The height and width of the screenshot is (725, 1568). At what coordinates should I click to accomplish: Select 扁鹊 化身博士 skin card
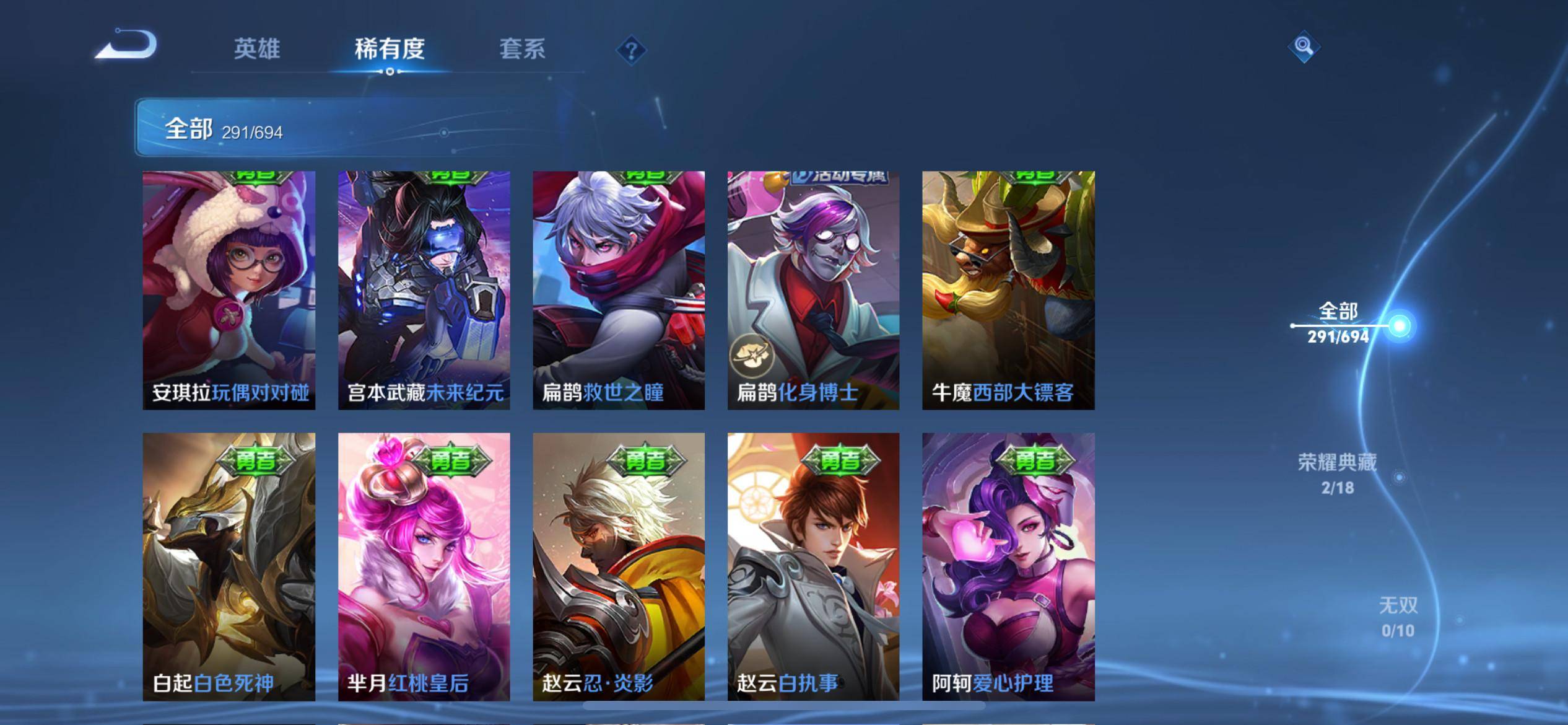click(813, 290)
